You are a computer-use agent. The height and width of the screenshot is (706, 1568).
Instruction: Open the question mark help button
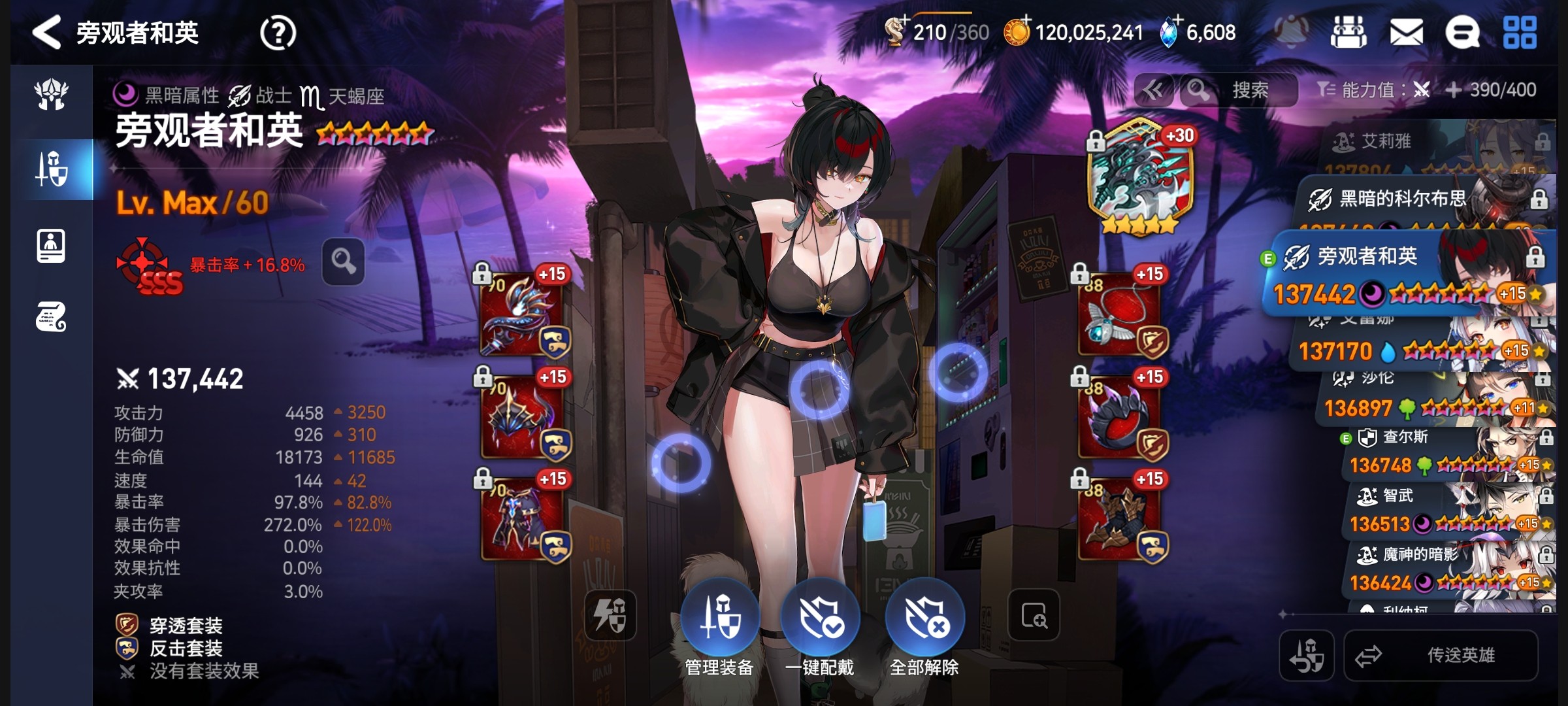278,33
